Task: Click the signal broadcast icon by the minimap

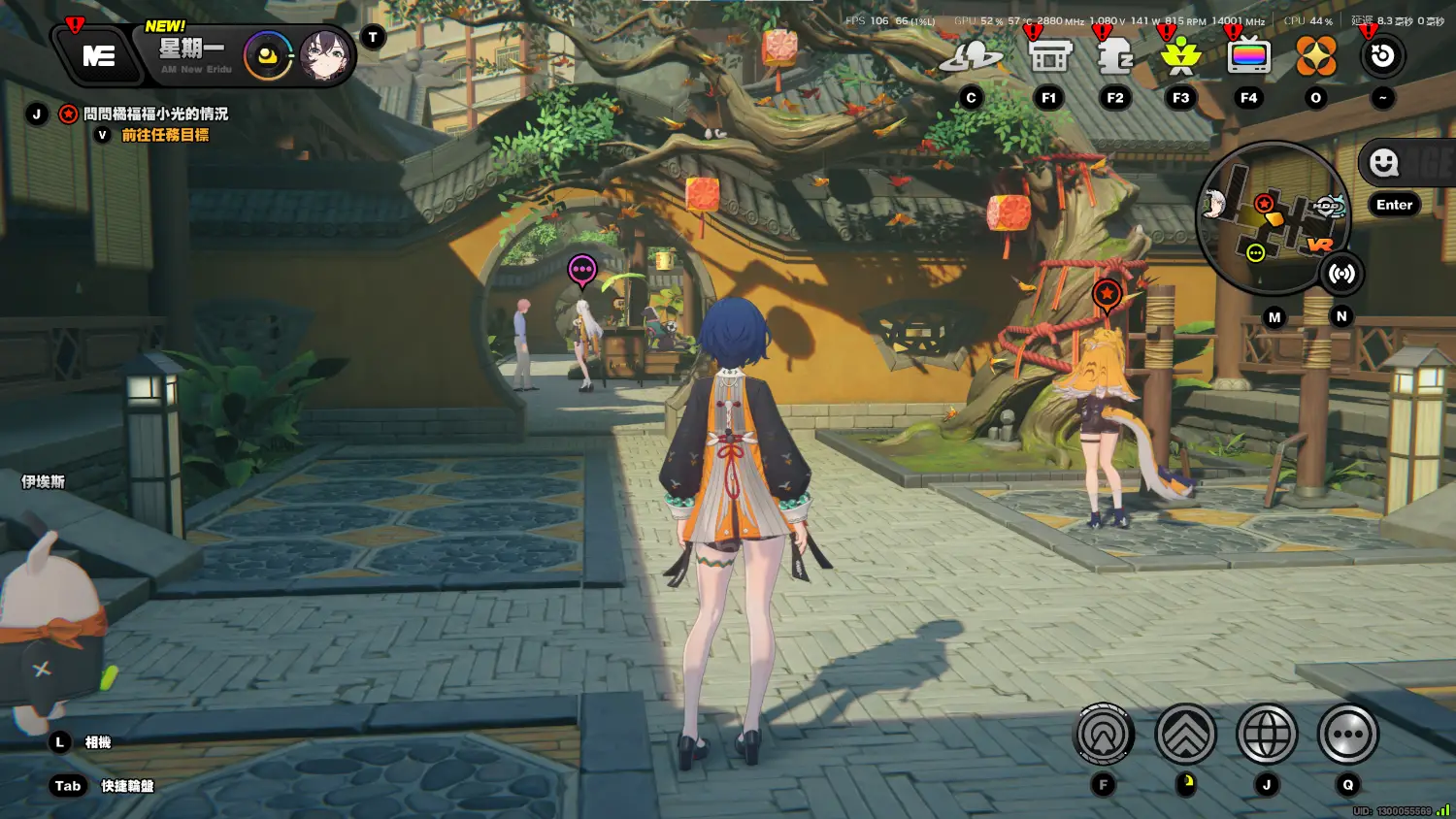Action: [1342, 275]
